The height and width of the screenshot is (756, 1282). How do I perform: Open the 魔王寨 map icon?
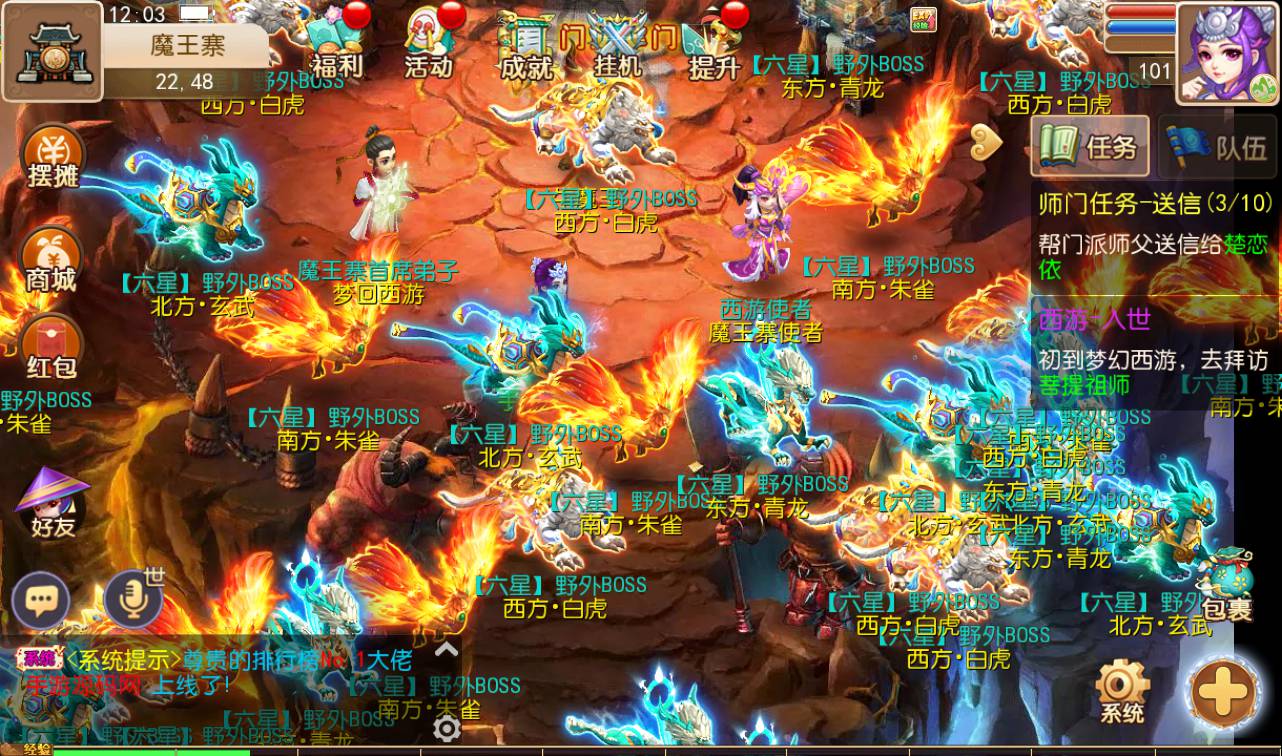[x=51, y=50]
